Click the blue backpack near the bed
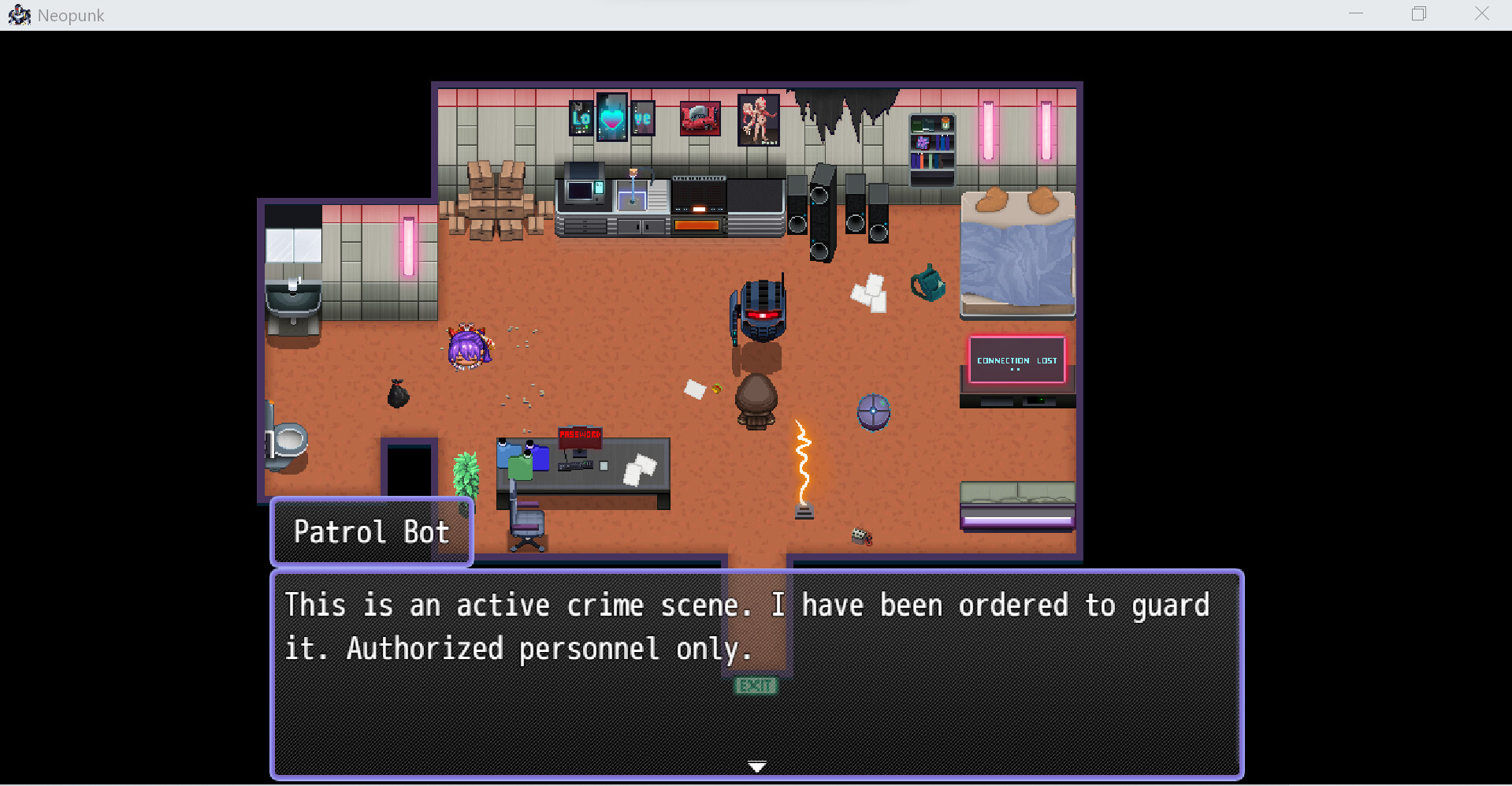 pyautogui.click(x=928, y=284)
